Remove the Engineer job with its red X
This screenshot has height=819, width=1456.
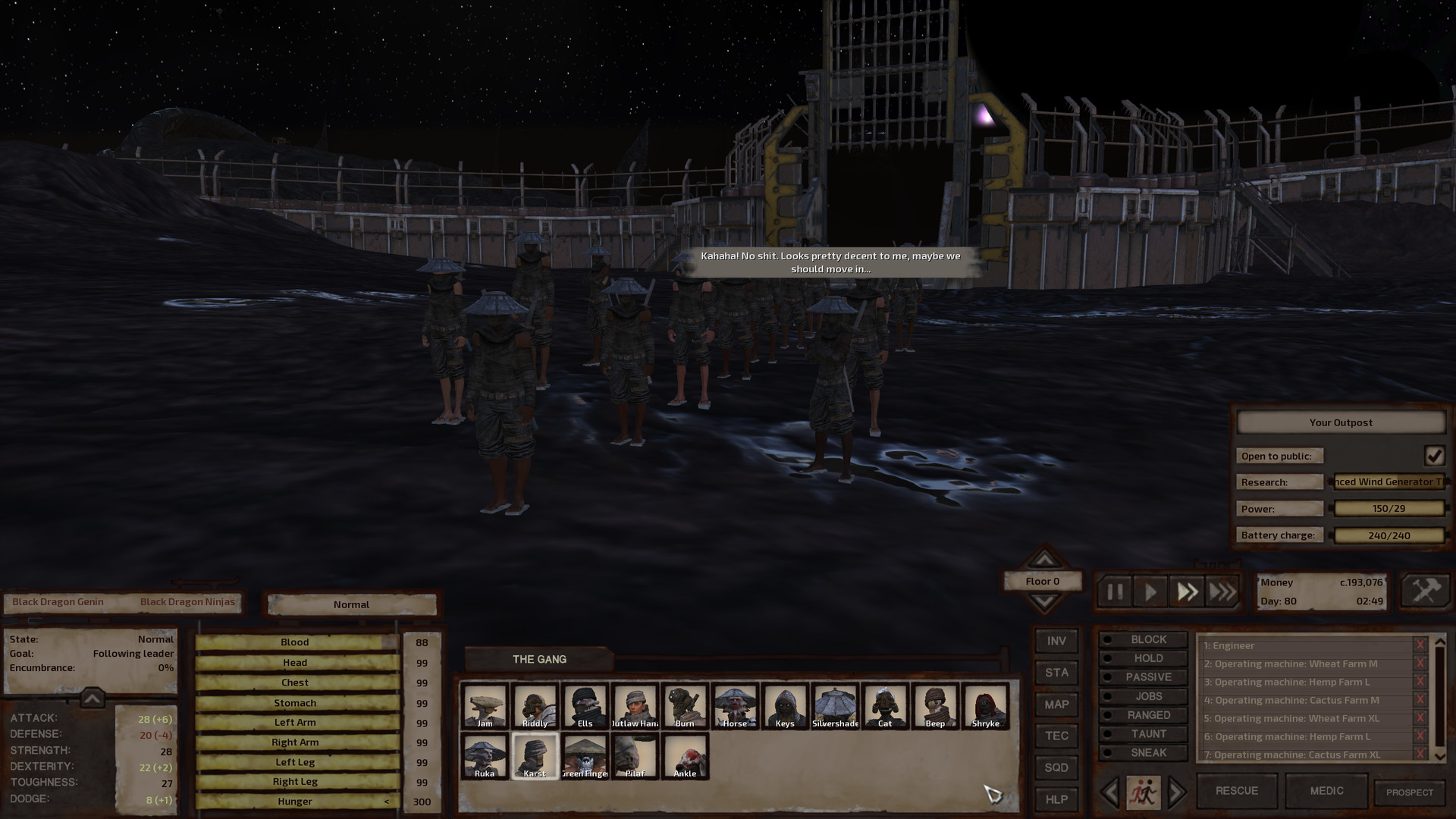tap(1421, 645)
